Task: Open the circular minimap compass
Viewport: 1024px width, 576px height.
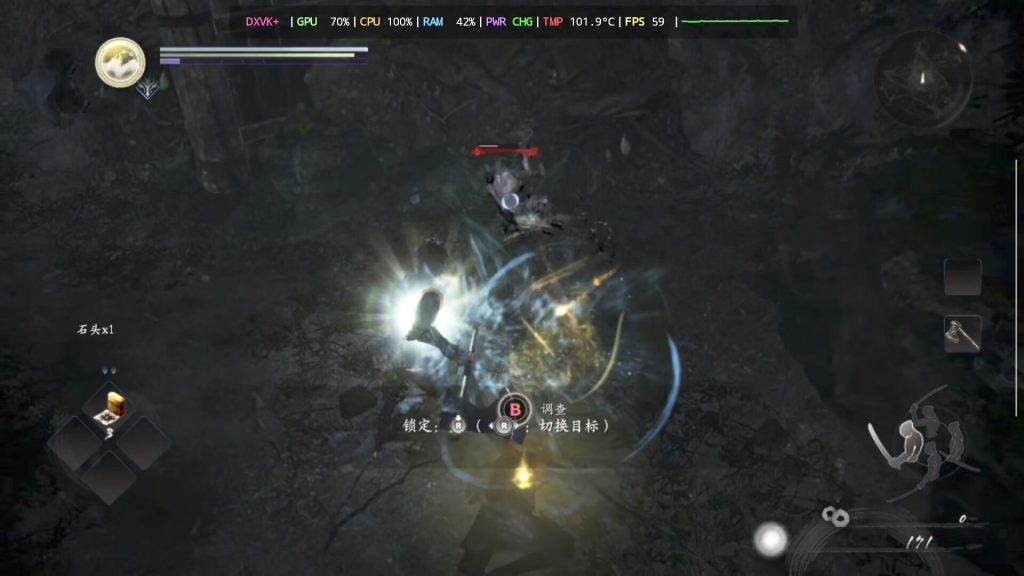Action: click(923, 78)
